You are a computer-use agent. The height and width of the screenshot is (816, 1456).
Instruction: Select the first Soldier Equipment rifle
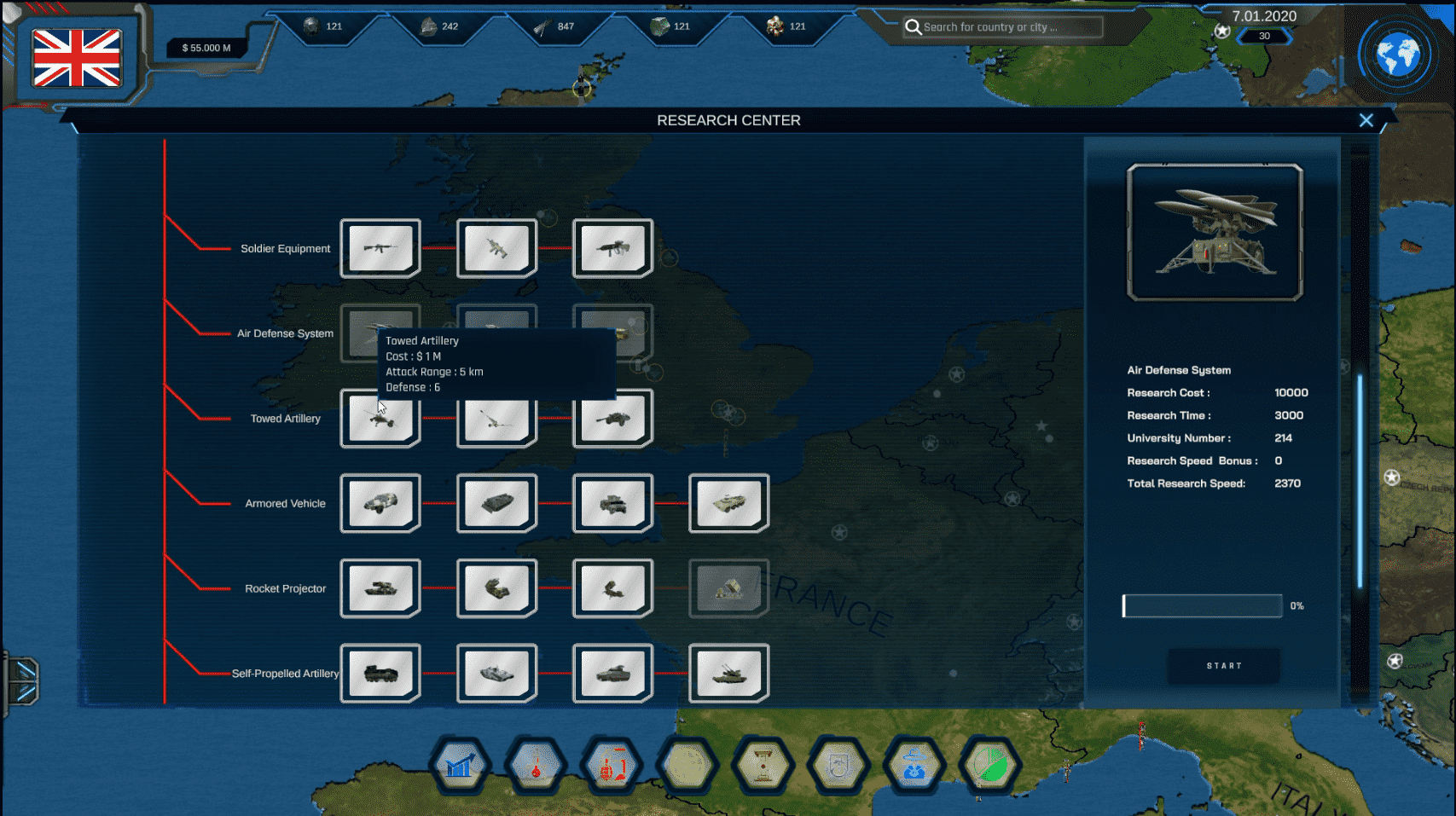[x=380, y=248]
